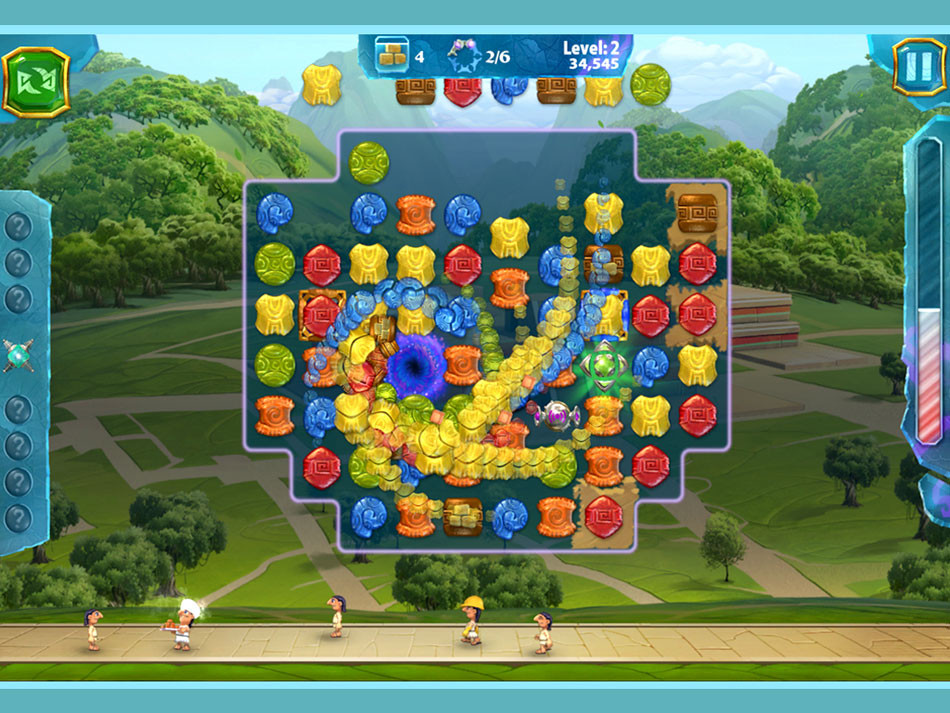Select the gold bricks crate tile
The height and width of the screenshot is (713, 950).
point(463,516)
